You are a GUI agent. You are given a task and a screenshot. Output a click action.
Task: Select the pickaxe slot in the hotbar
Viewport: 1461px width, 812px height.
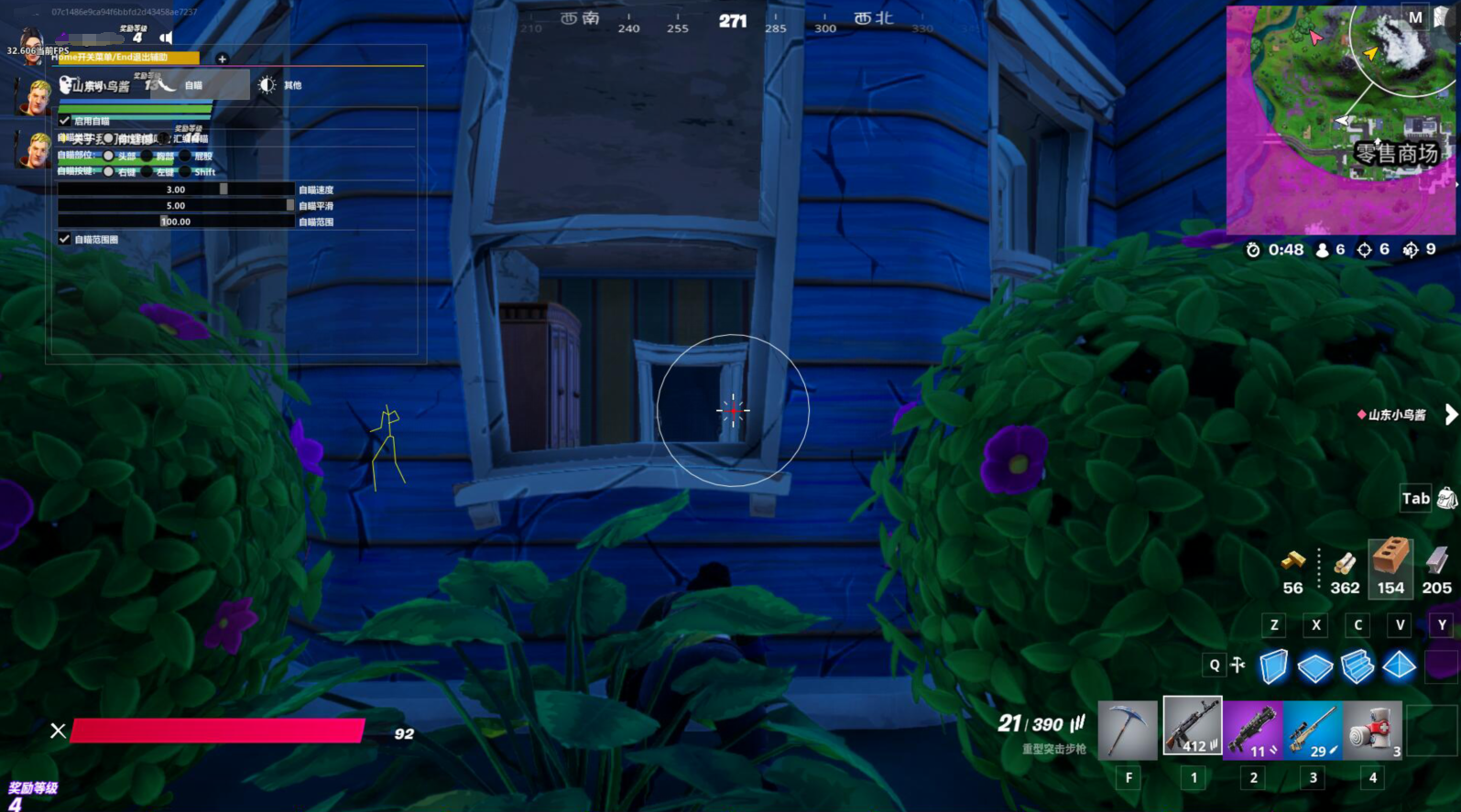[1128, 729]
